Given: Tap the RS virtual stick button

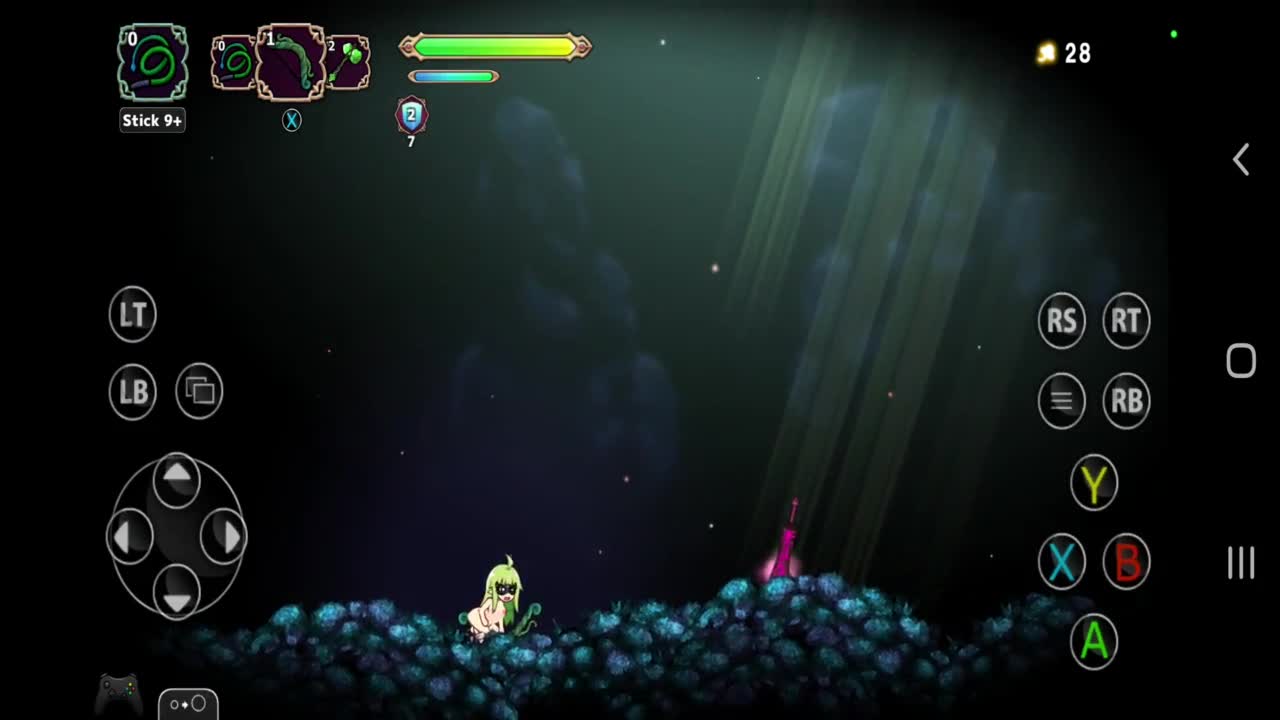Looking at the screenshot, I should 1061,321.
